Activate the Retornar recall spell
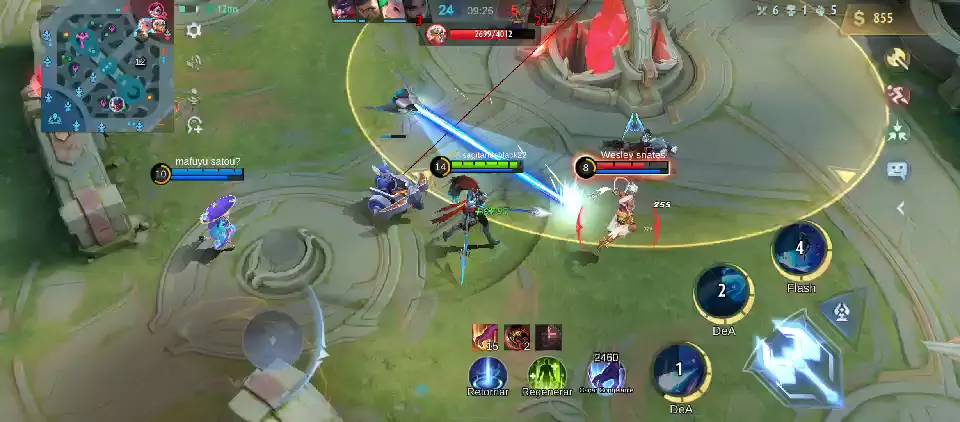This screenshot has height=422, width=960. pyautogui.click(x=488, y=376)
